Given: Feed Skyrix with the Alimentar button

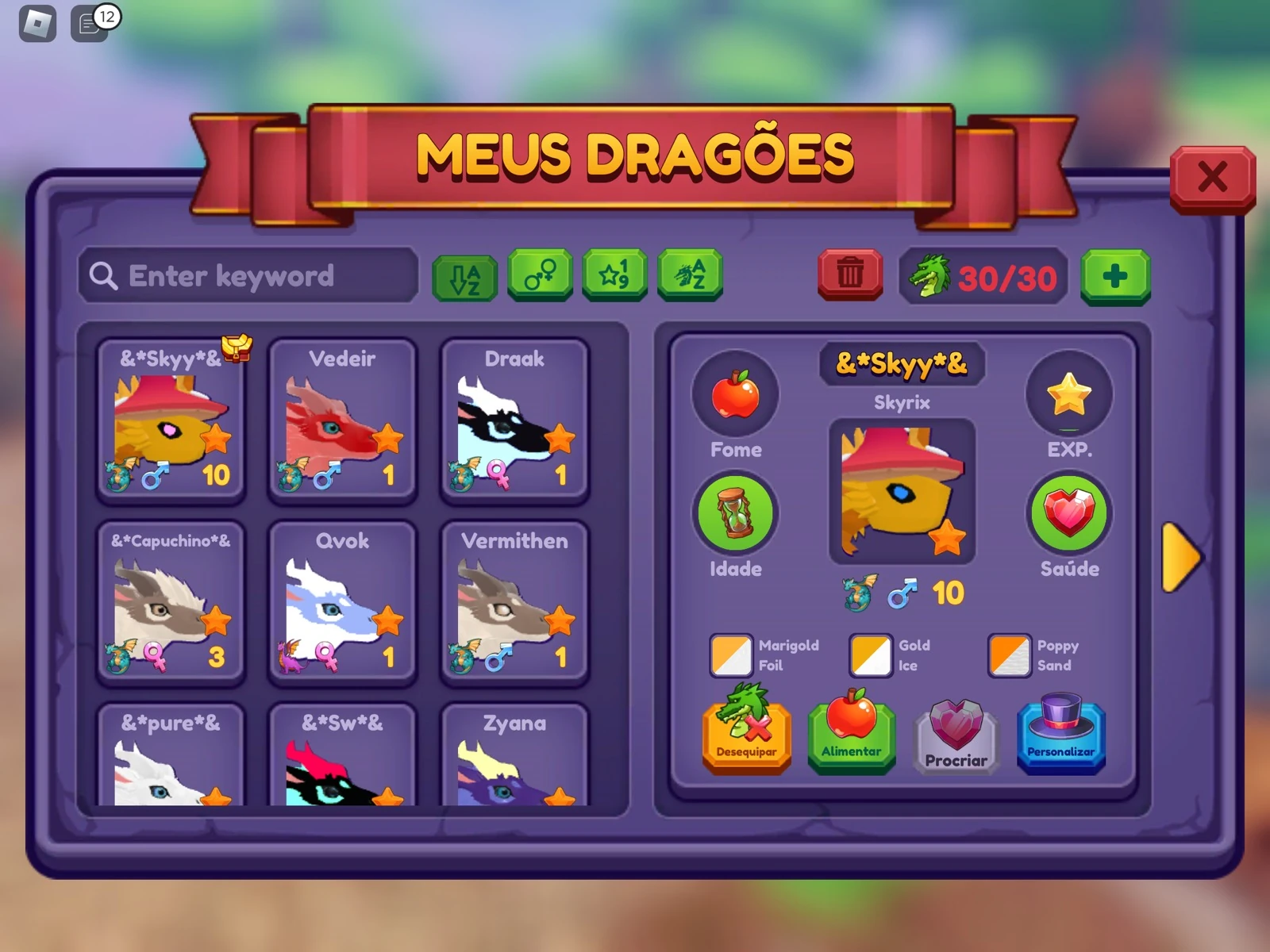Looking at the screenshot, I should pyautogui.click(x=851, y=736).
